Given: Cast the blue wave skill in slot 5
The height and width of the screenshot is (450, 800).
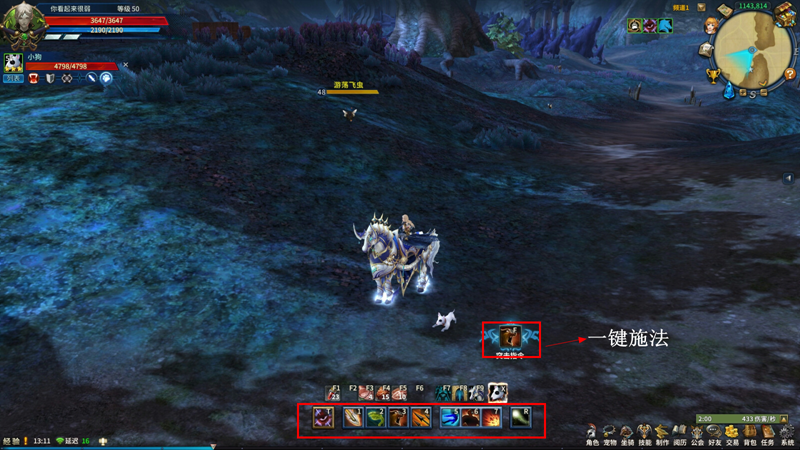Looking at the screenshot, I should (448, 418).
